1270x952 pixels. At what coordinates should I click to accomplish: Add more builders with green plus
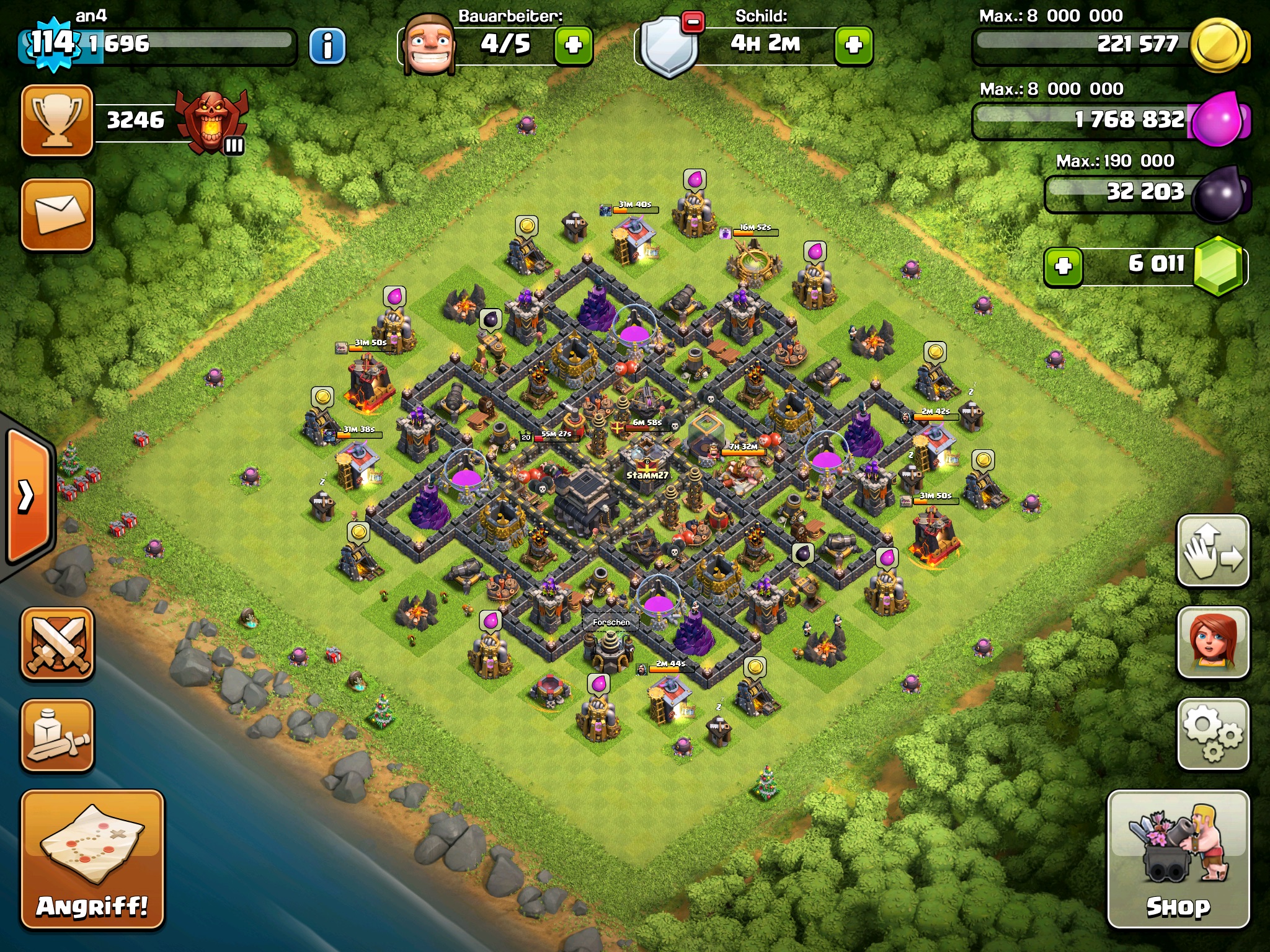point(573,45)
